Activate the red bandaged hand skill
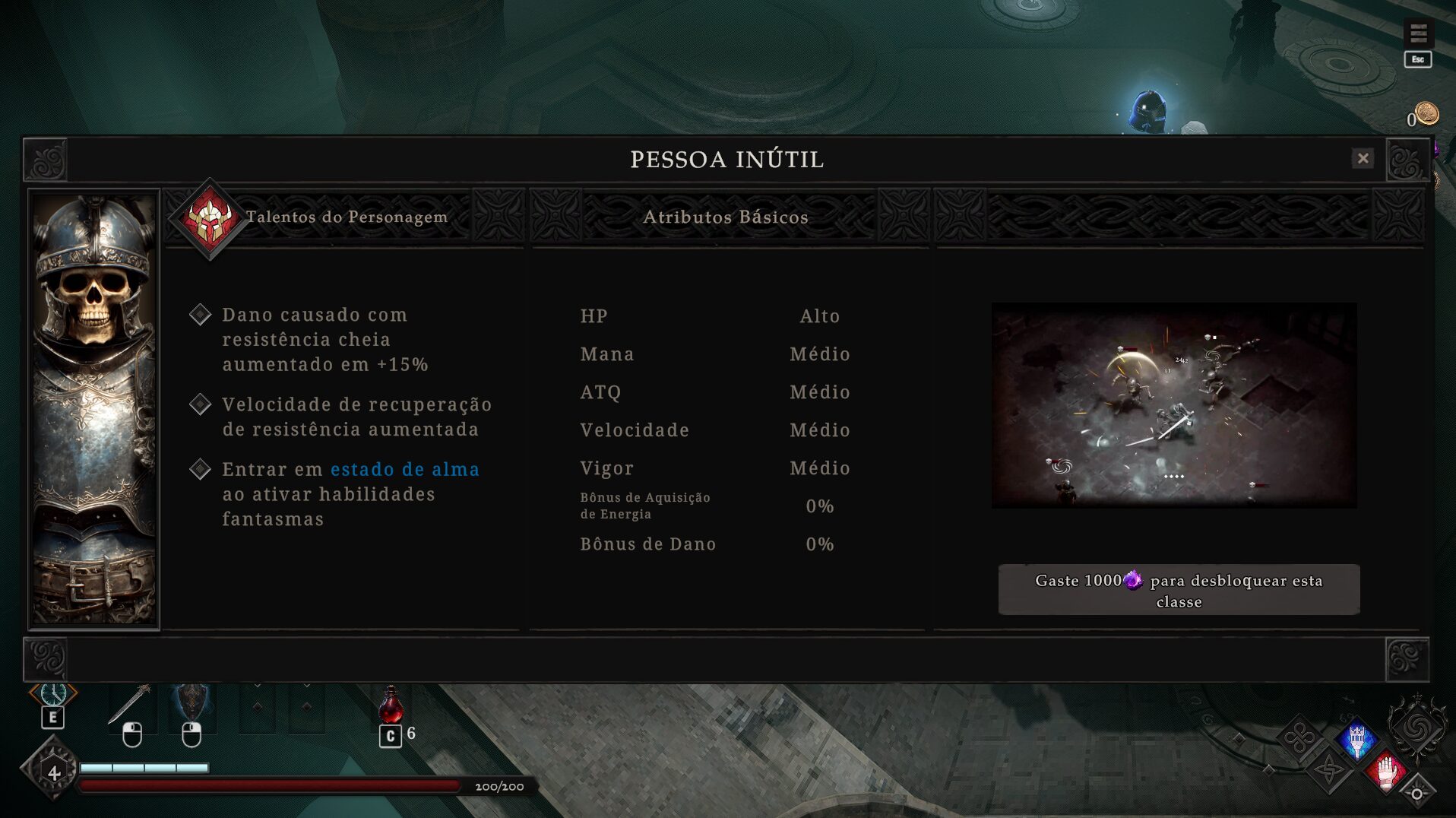 click(x=1387, y=771)
